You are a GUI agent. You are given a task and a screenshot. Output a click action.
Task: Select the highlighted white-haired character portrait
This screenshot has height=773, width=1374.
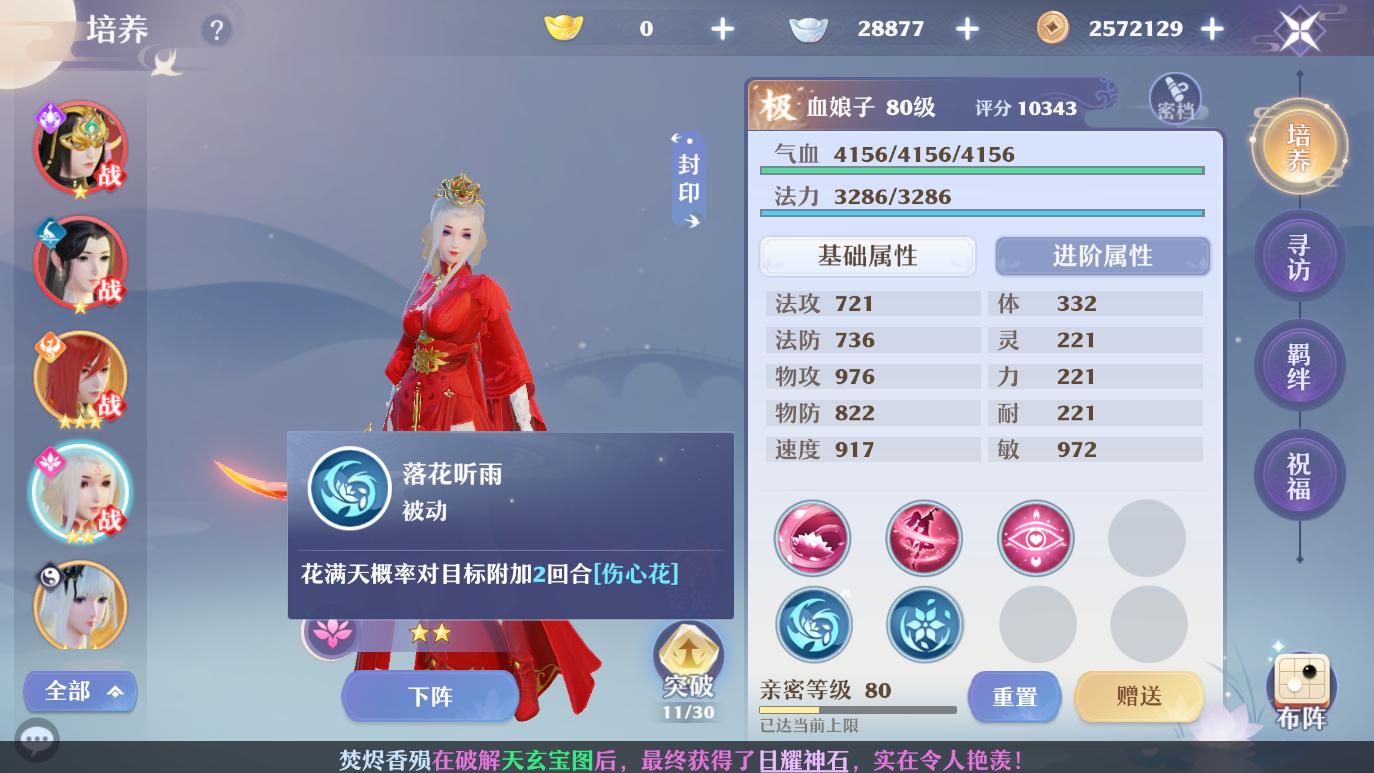(x=80, y=492)
